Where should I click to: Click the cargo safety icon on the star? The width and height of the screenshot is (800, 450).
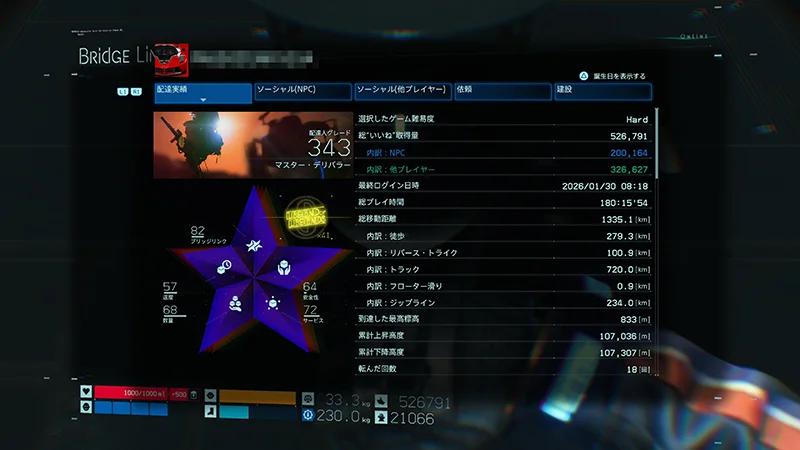(284, 267)
